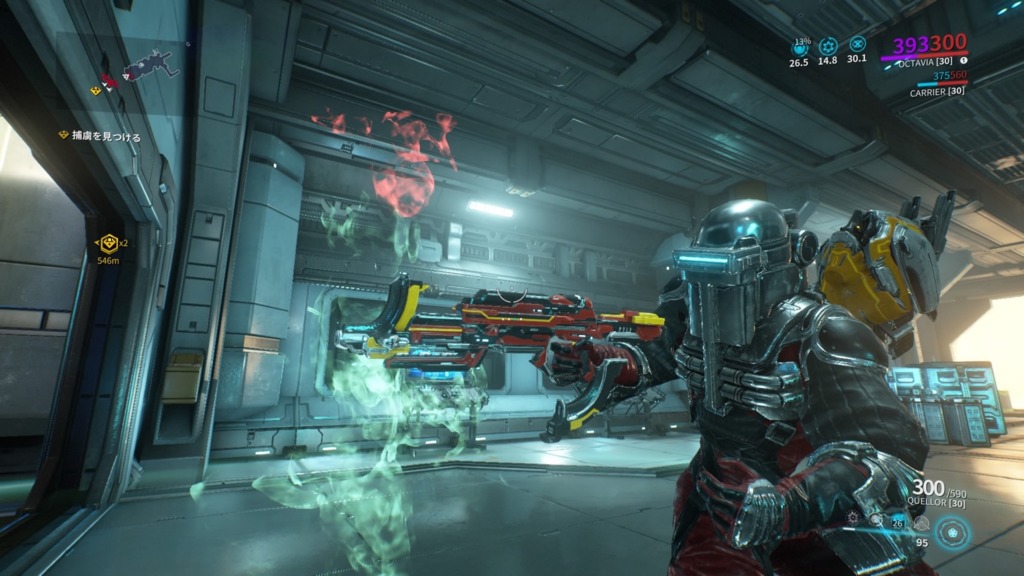The image size is (1024, 576).
Task: Click the star-shaped buff icon with 14.8 timer
Action: [828, 46]
